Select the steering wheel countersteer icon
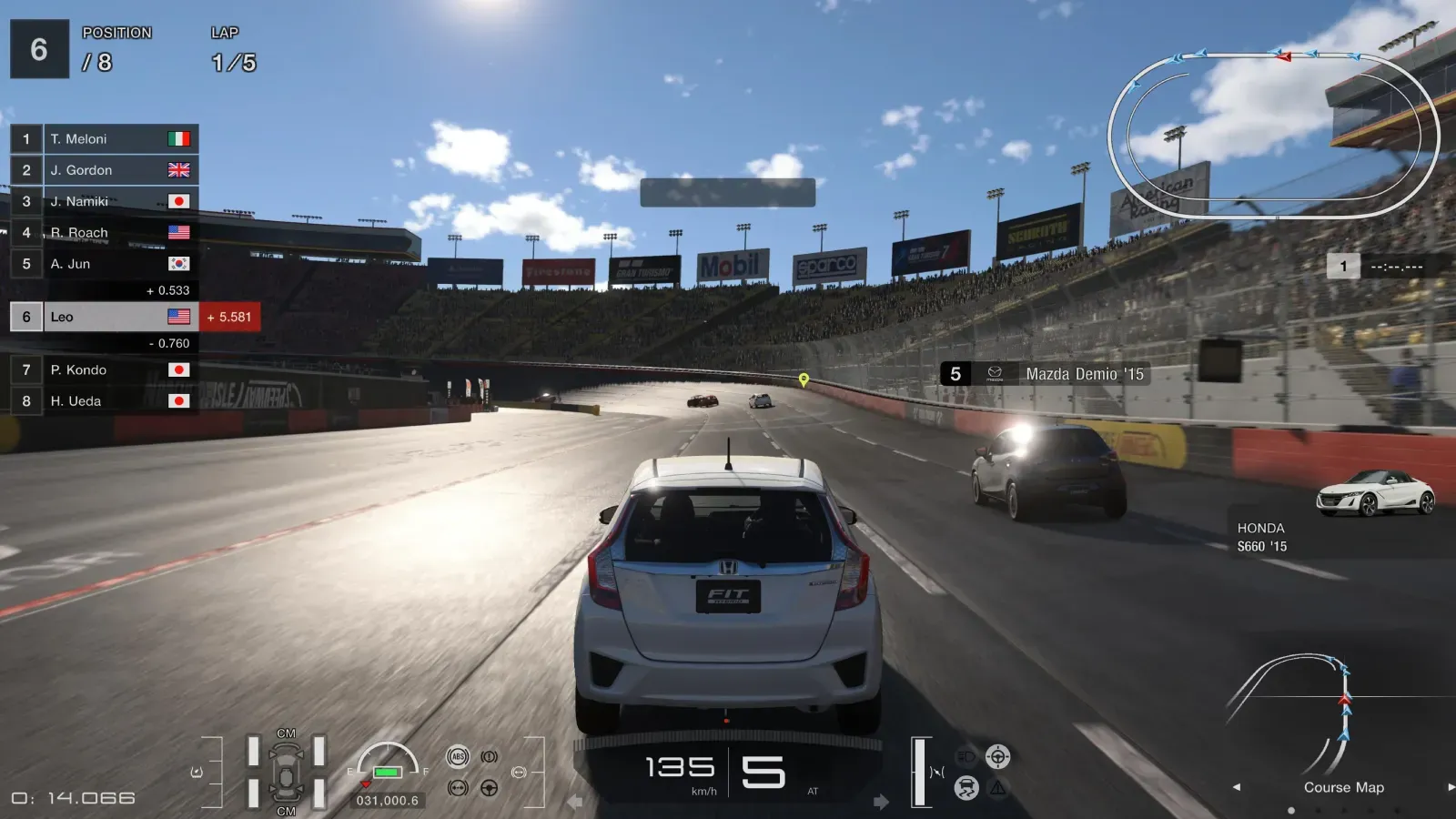This screenshot has width=1456, height=819. point(489,788)
